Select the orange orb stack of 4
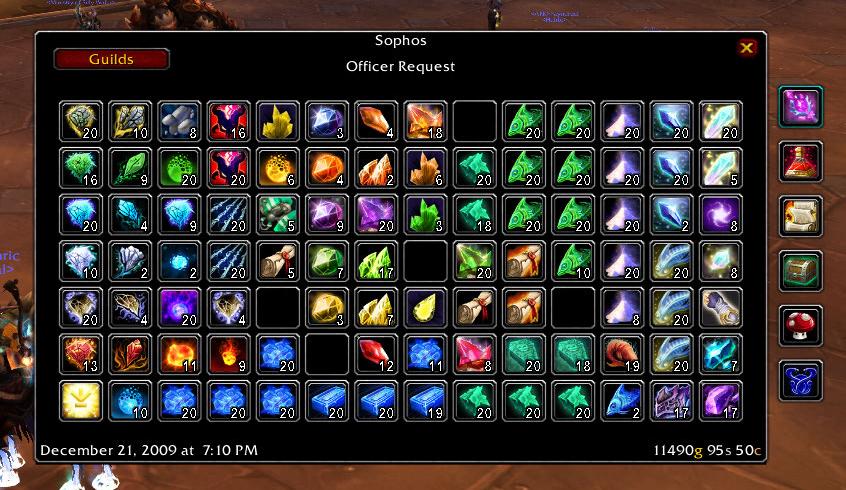Viewport: 846px width, 490px height. point(326,167)
